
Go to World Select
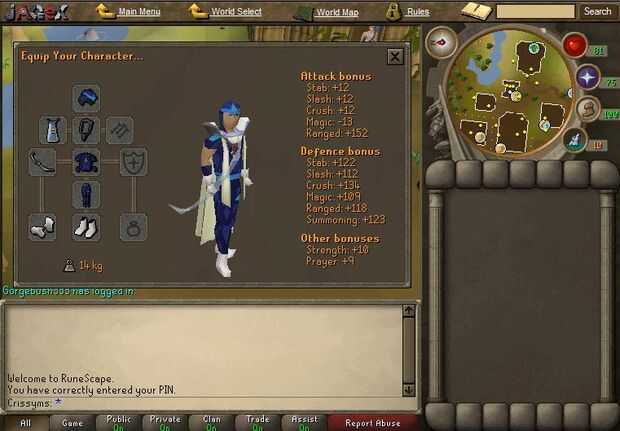pos(238,12)
